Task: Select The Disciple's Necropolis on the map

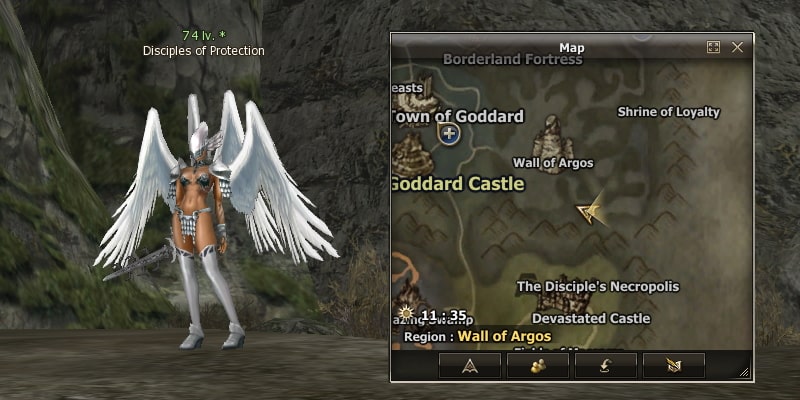Action: point(597,287)
